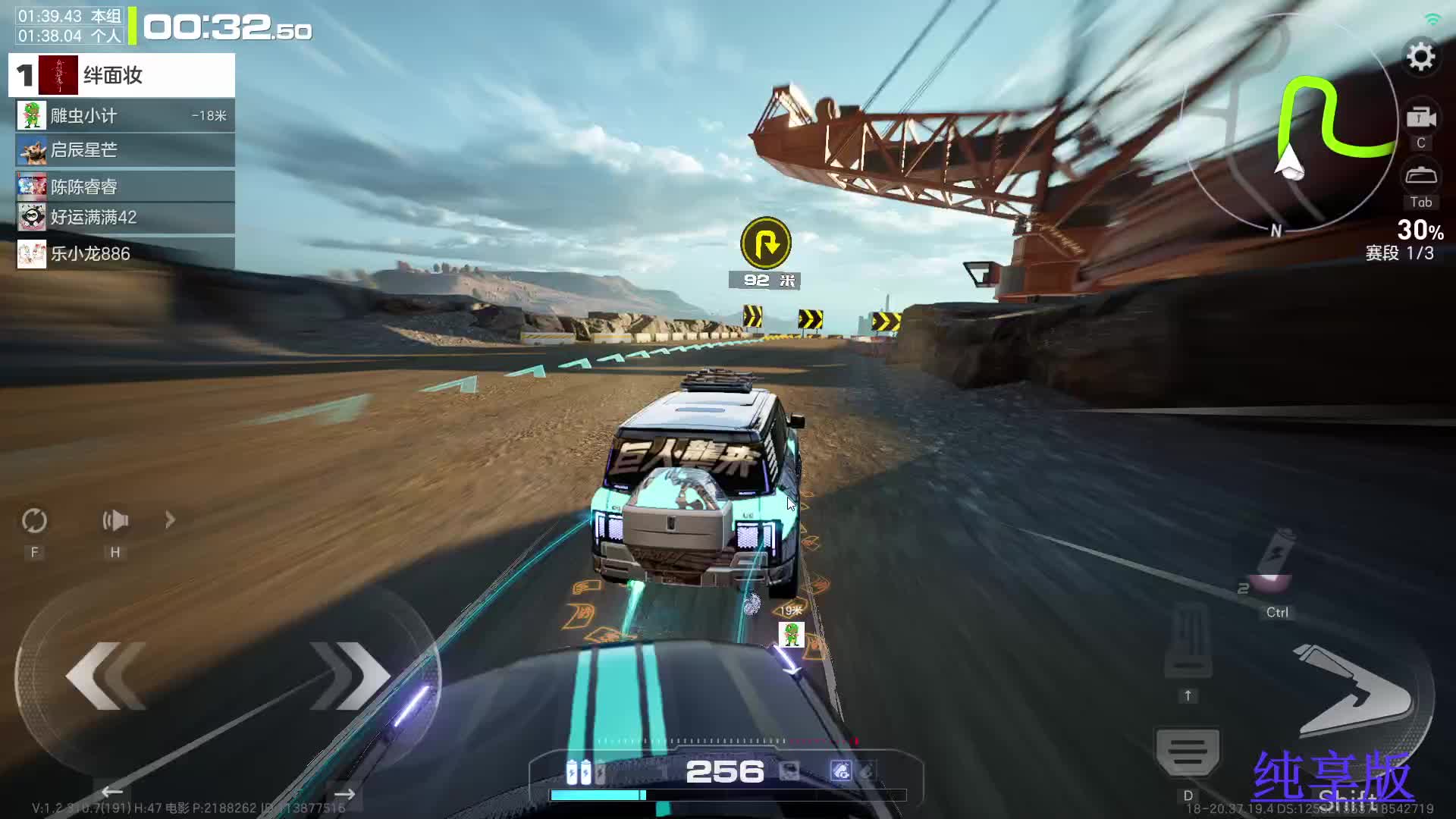The image size is (1456, 819).
Task: Select player 雕虫小计 in the ranking list
Action: click(125, 116)
